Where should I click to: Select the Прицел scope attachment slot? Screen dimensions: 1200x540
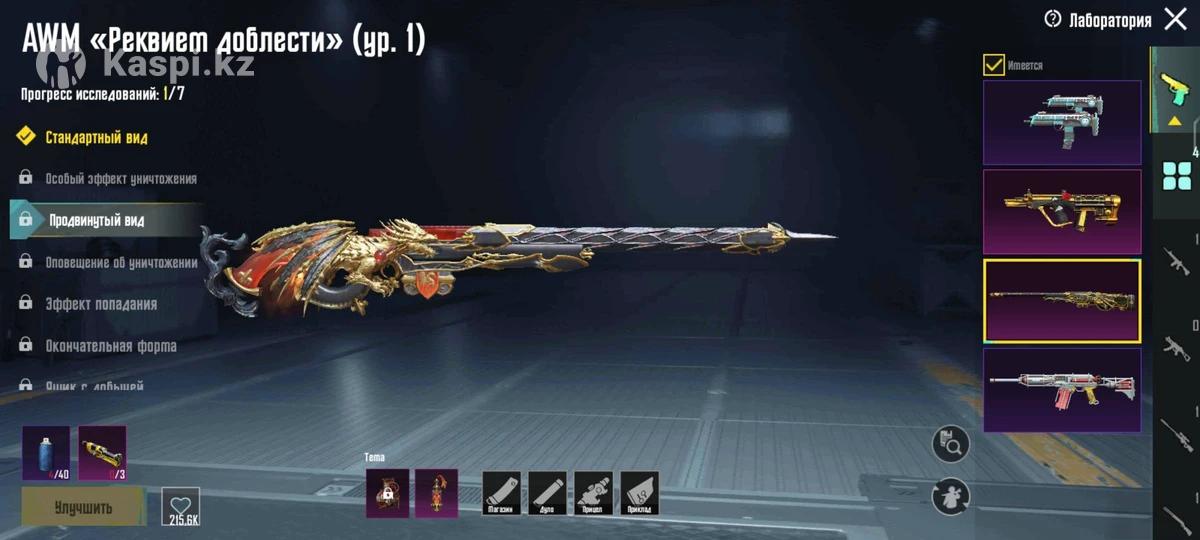tap(594, 493)
